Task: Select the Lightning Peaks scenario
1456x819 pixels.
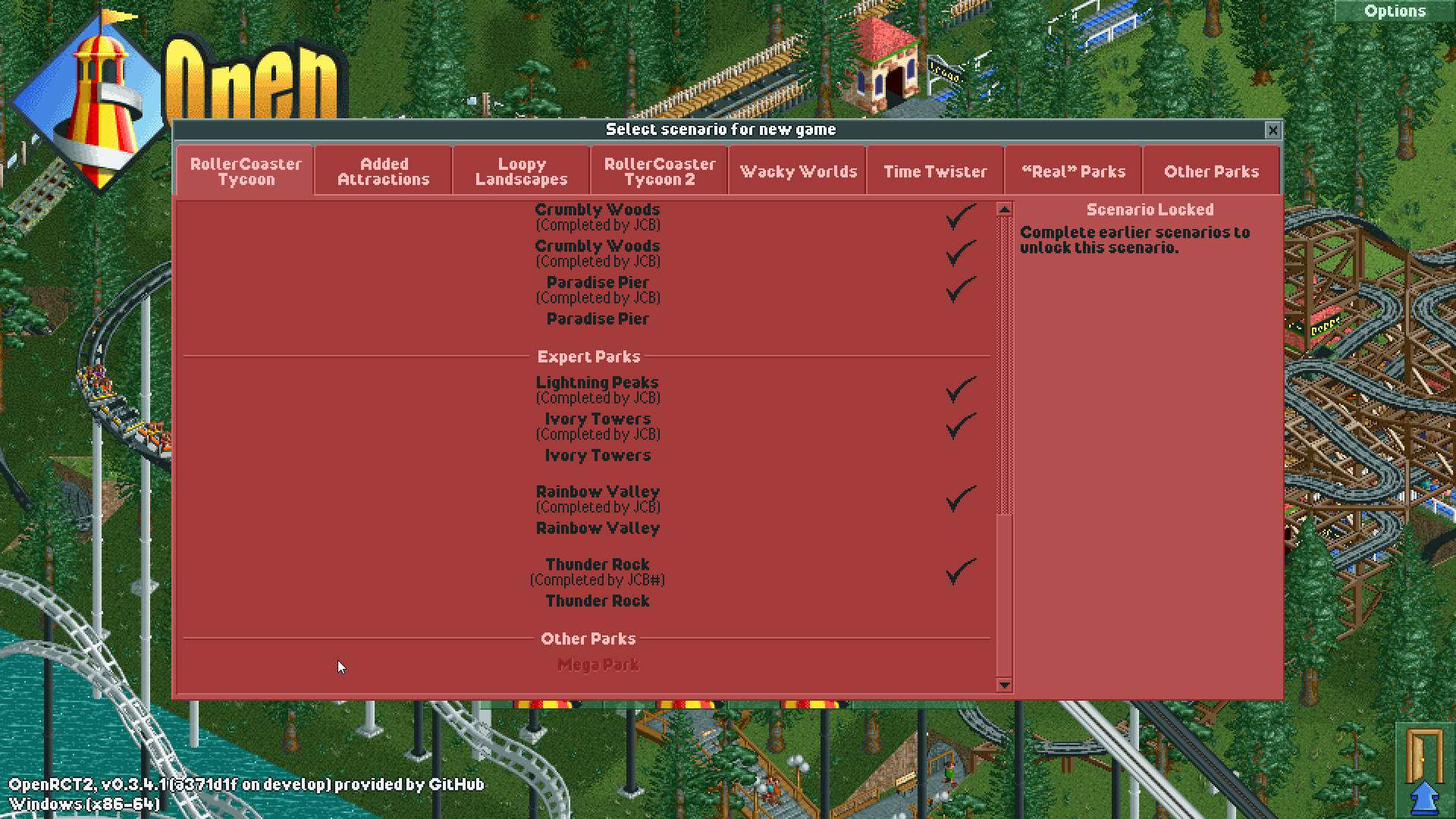Action: [x=597, y=382]
